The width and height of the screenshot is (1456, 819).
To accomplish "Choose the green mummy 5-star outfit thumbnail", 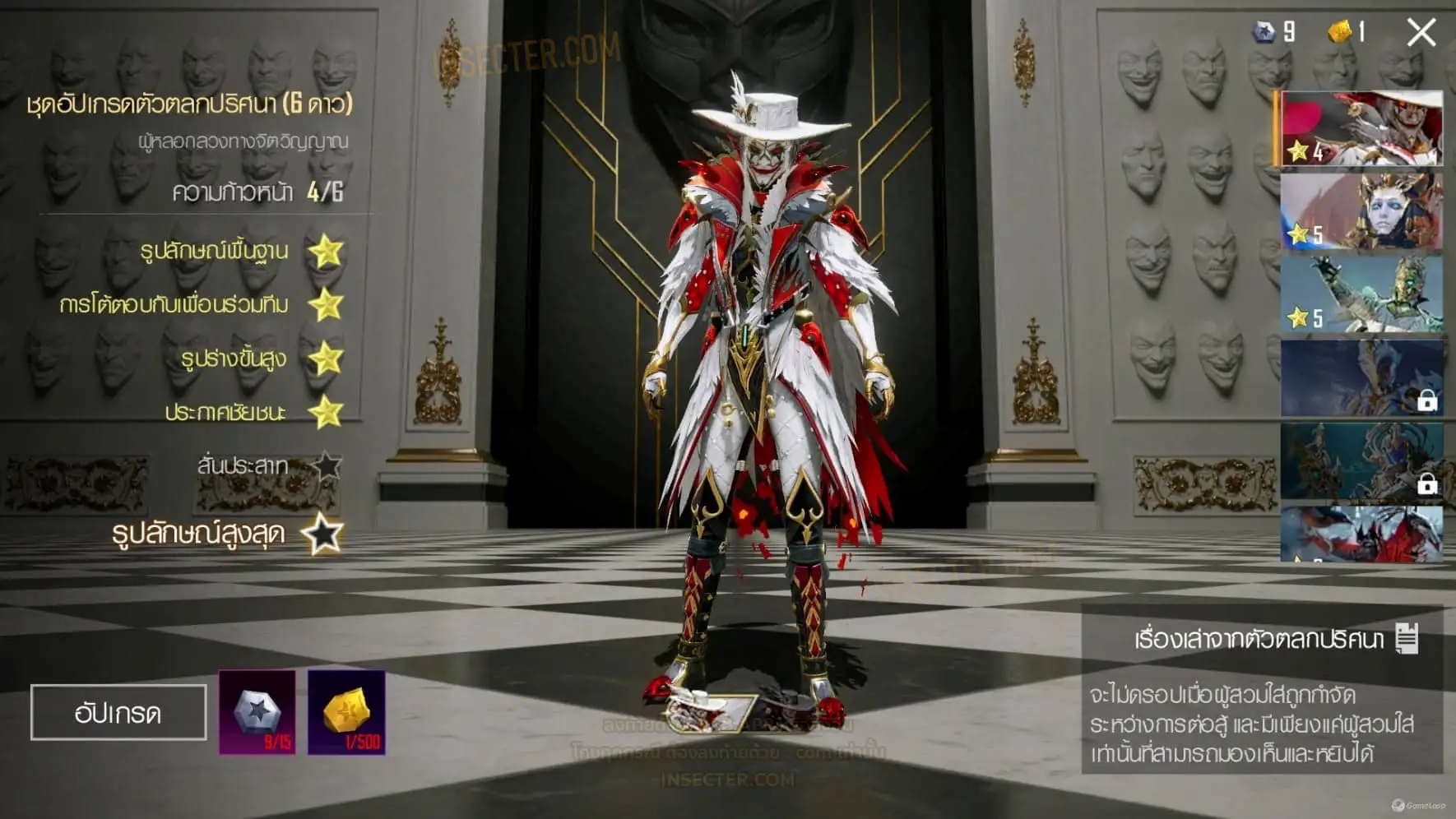I will [1361, 294].
